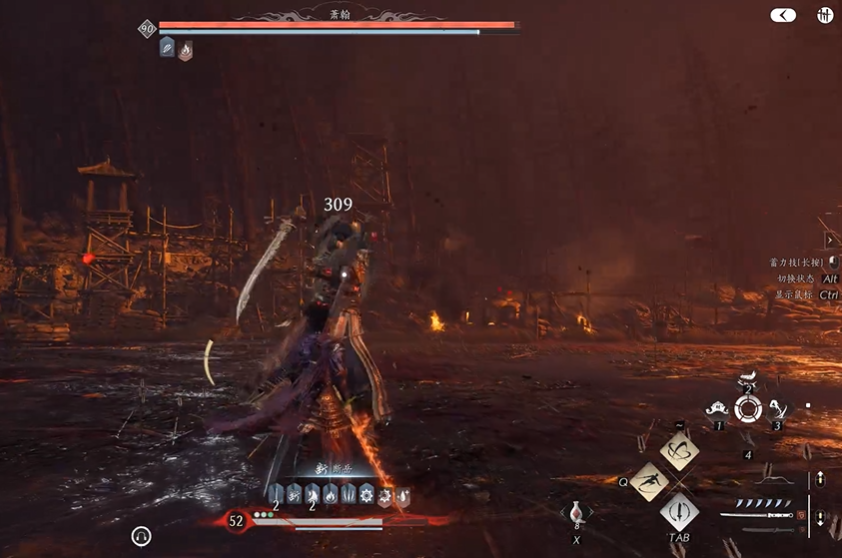Choose the crown-shaped item in slot 1

[717, 408]
